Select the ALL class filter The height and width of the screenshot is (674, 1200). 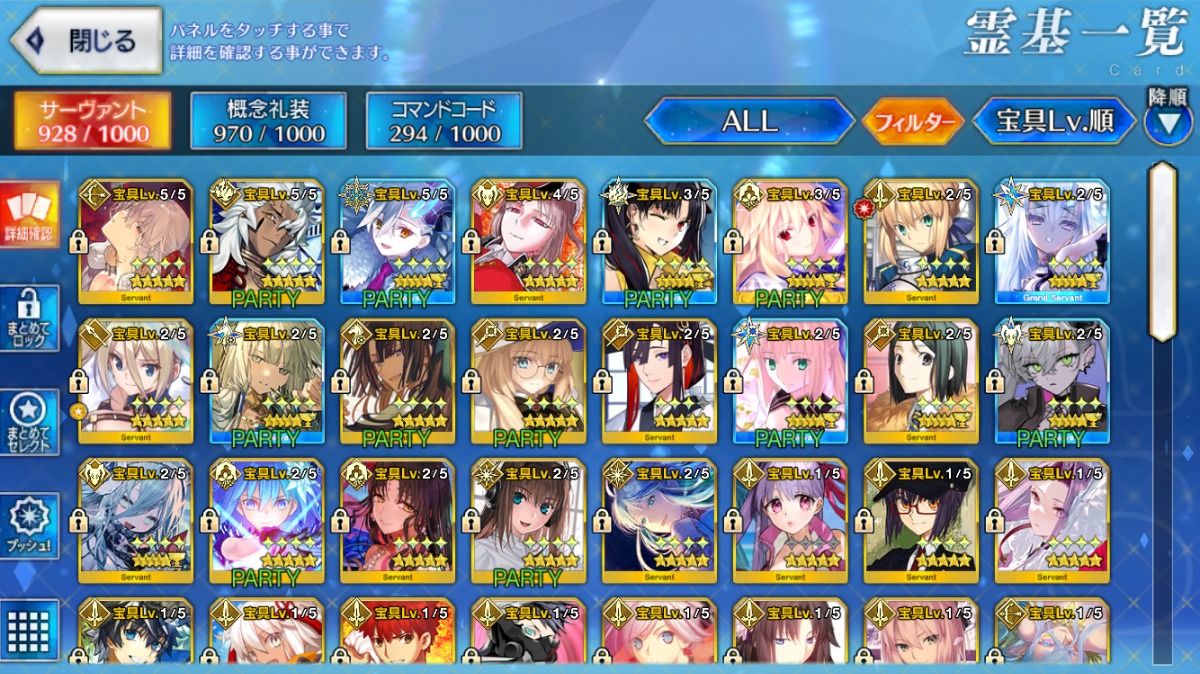pos(749,122)
